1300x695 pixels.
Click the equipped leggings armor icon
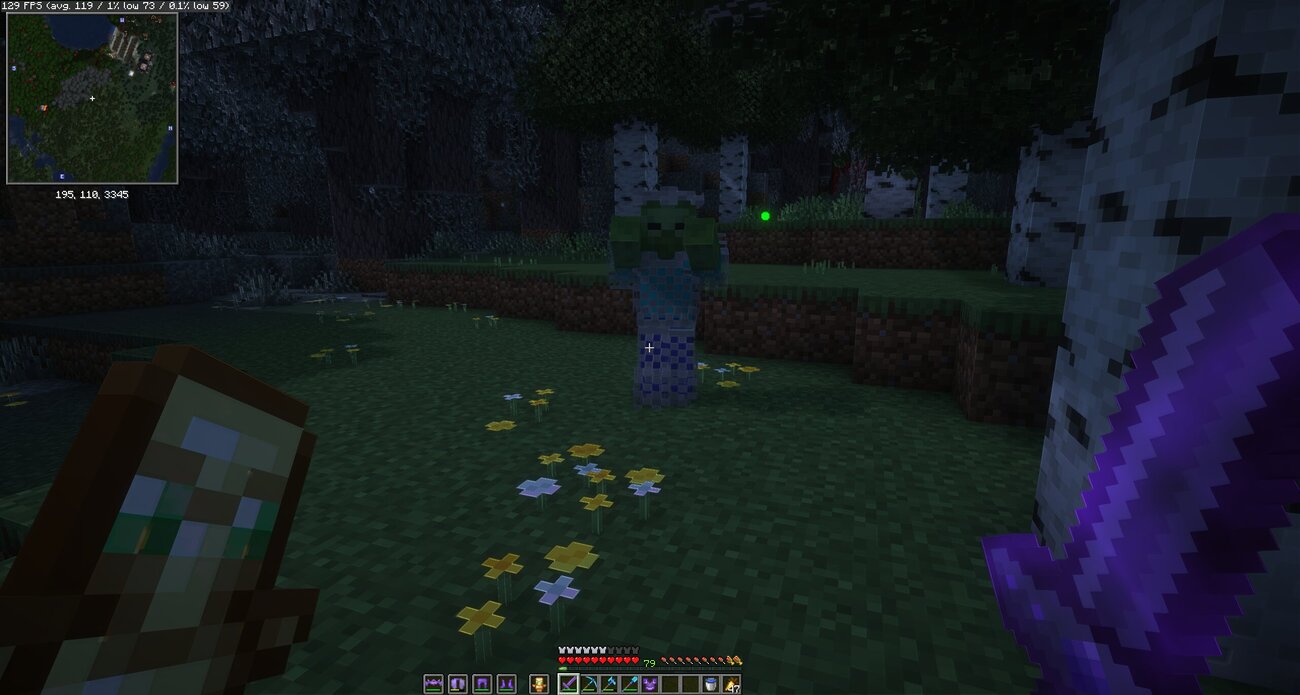480,684
